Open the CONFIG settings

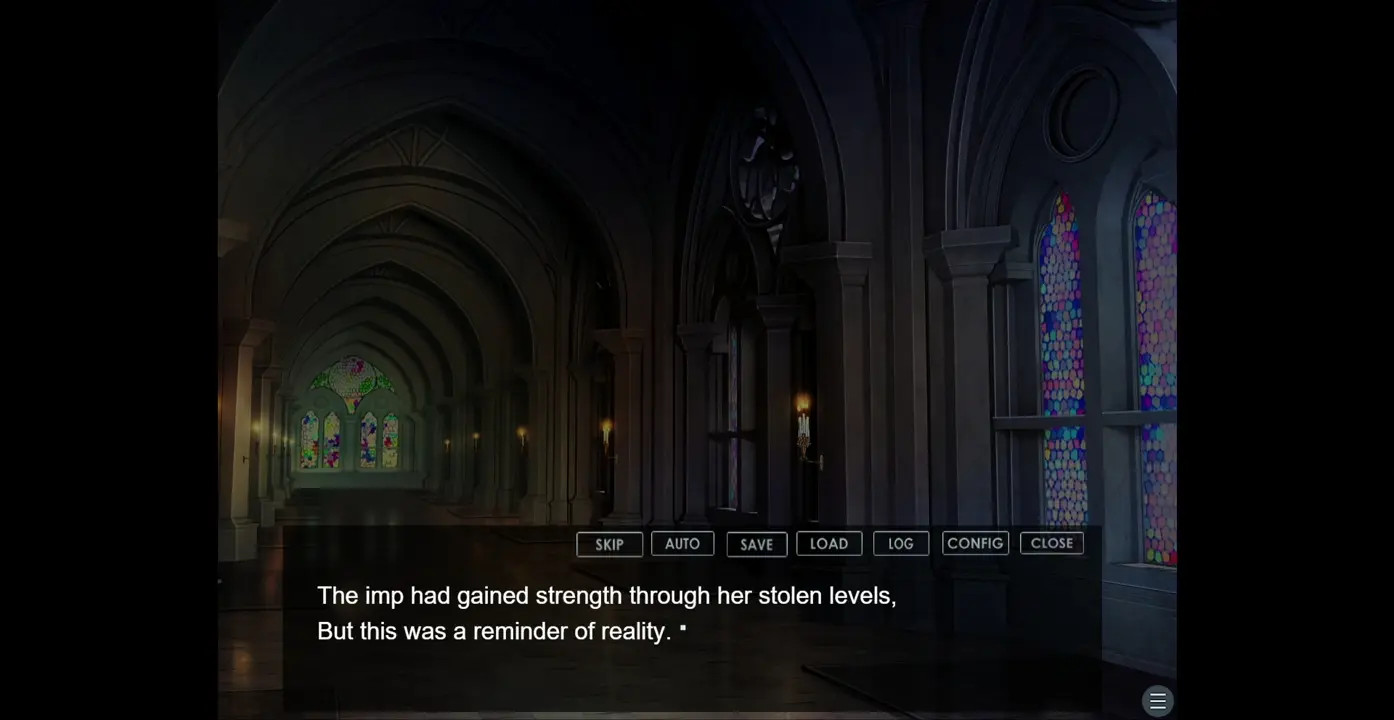(x=975, y=542)
